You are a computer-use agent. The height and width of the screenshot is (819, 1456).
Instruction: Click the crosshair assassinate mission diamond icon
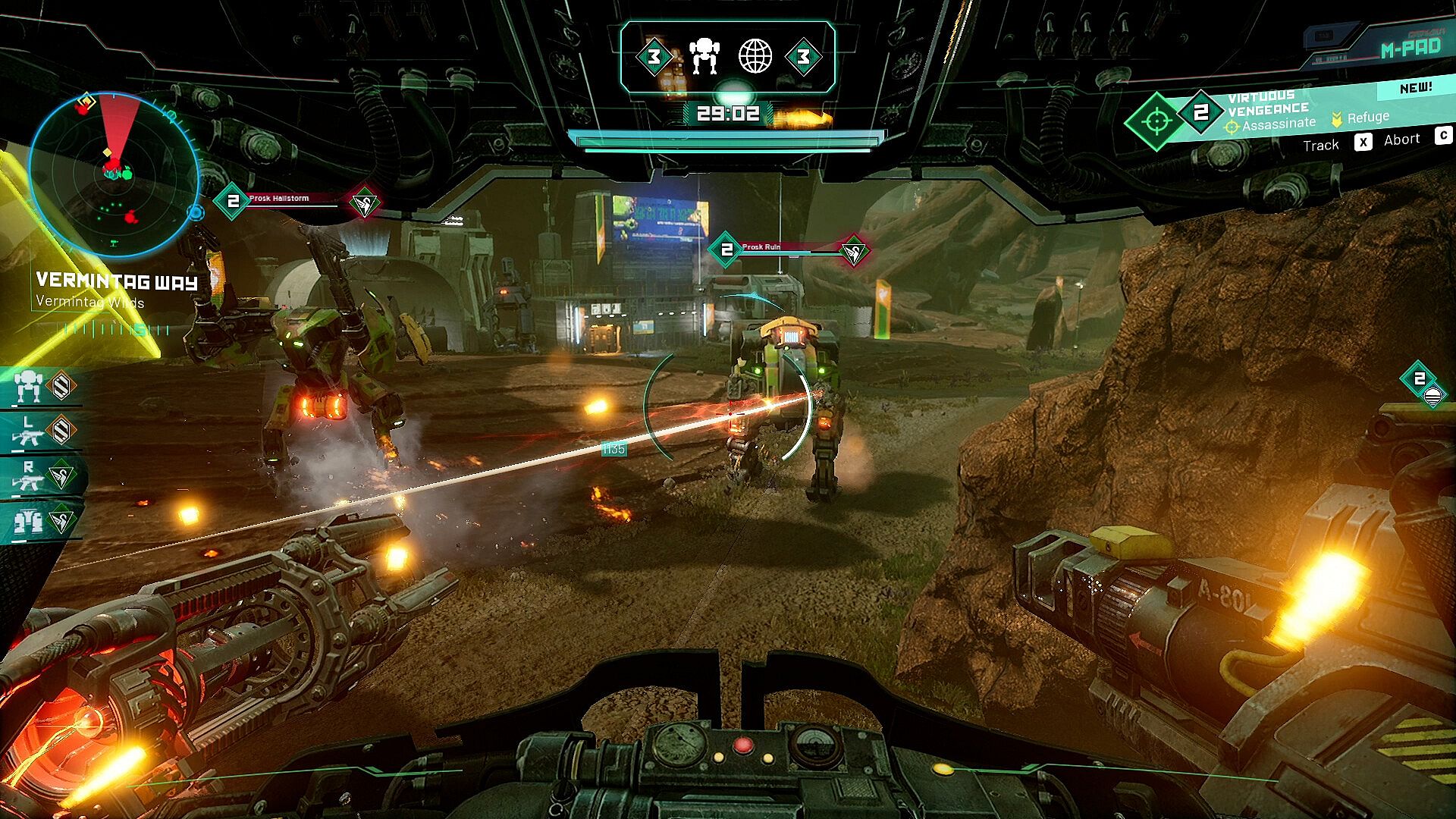point(1156,121)
